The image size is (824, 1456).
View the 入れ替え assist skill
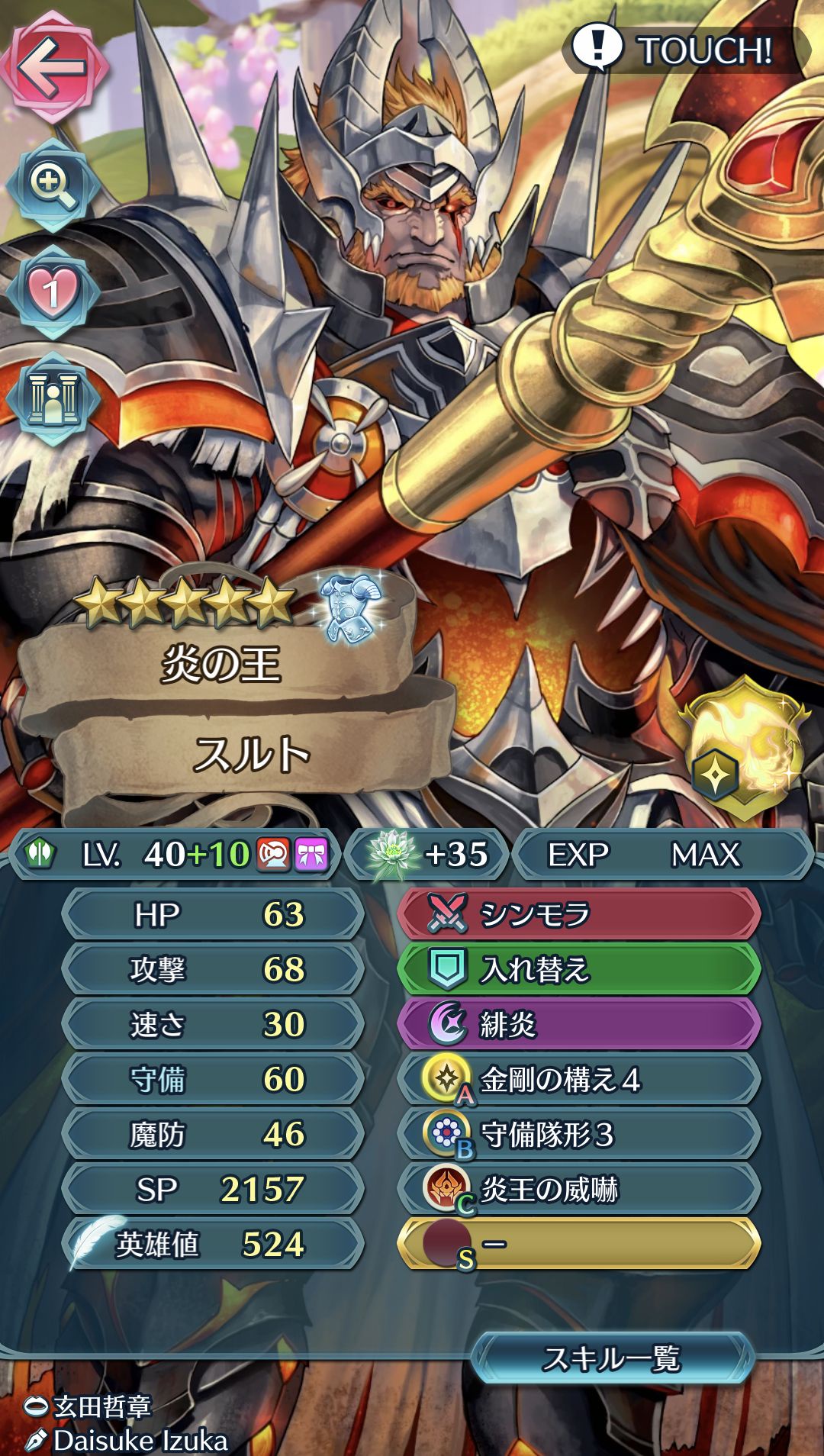click(578, 969)
